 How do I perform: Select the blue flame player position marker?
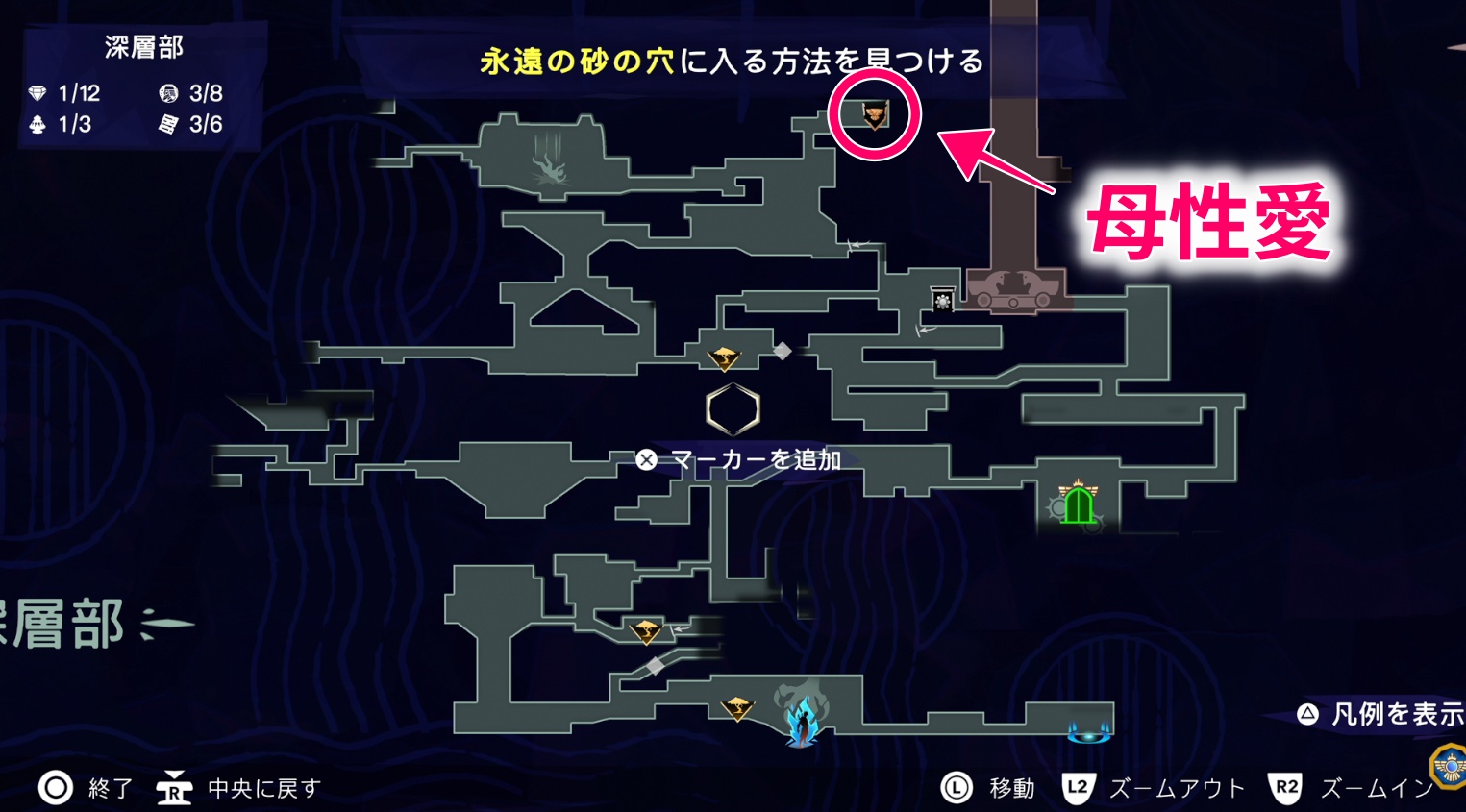tap(802, 720)
